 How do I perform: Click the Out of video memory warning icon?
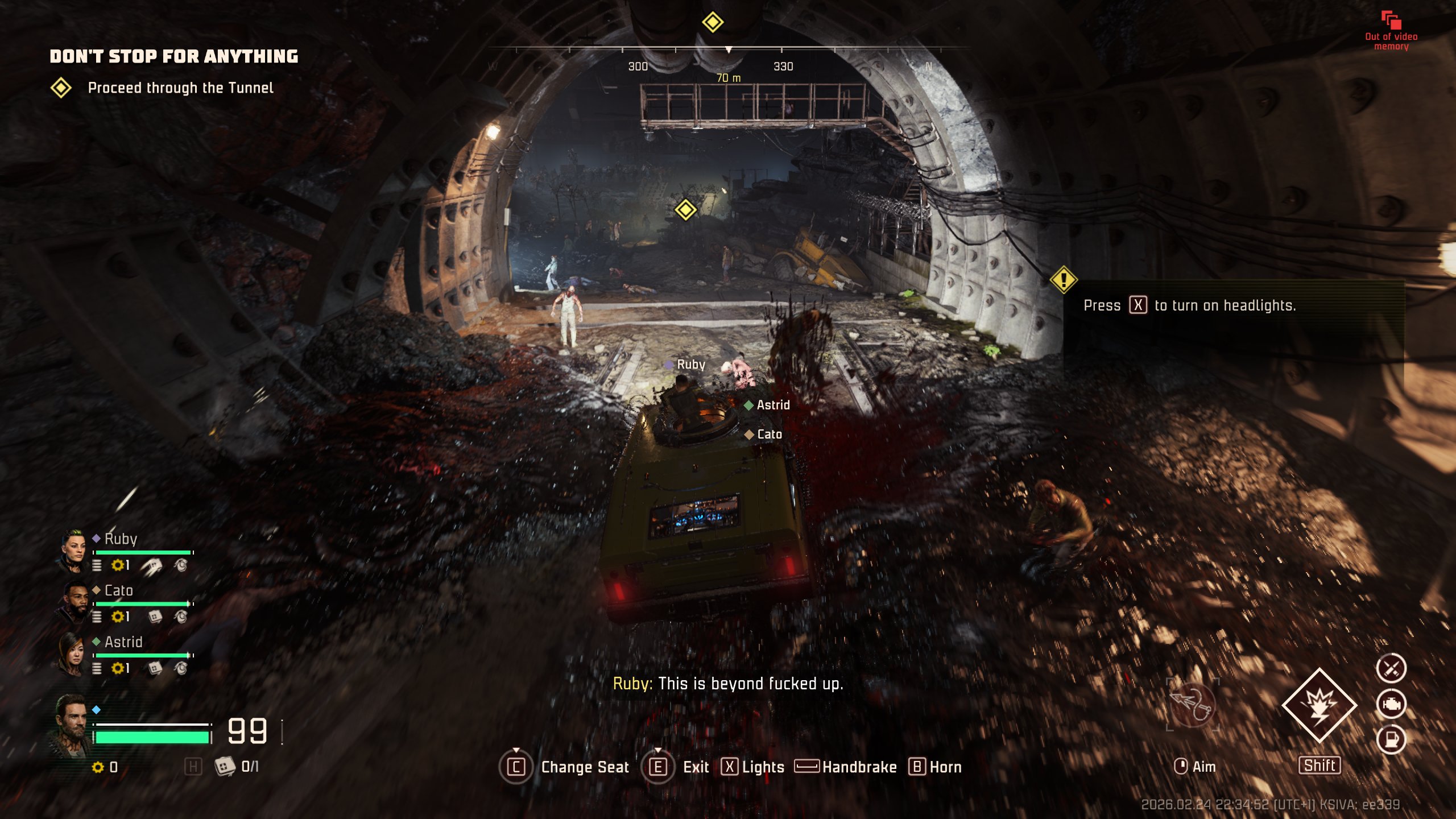click(x=1391, y=21)
